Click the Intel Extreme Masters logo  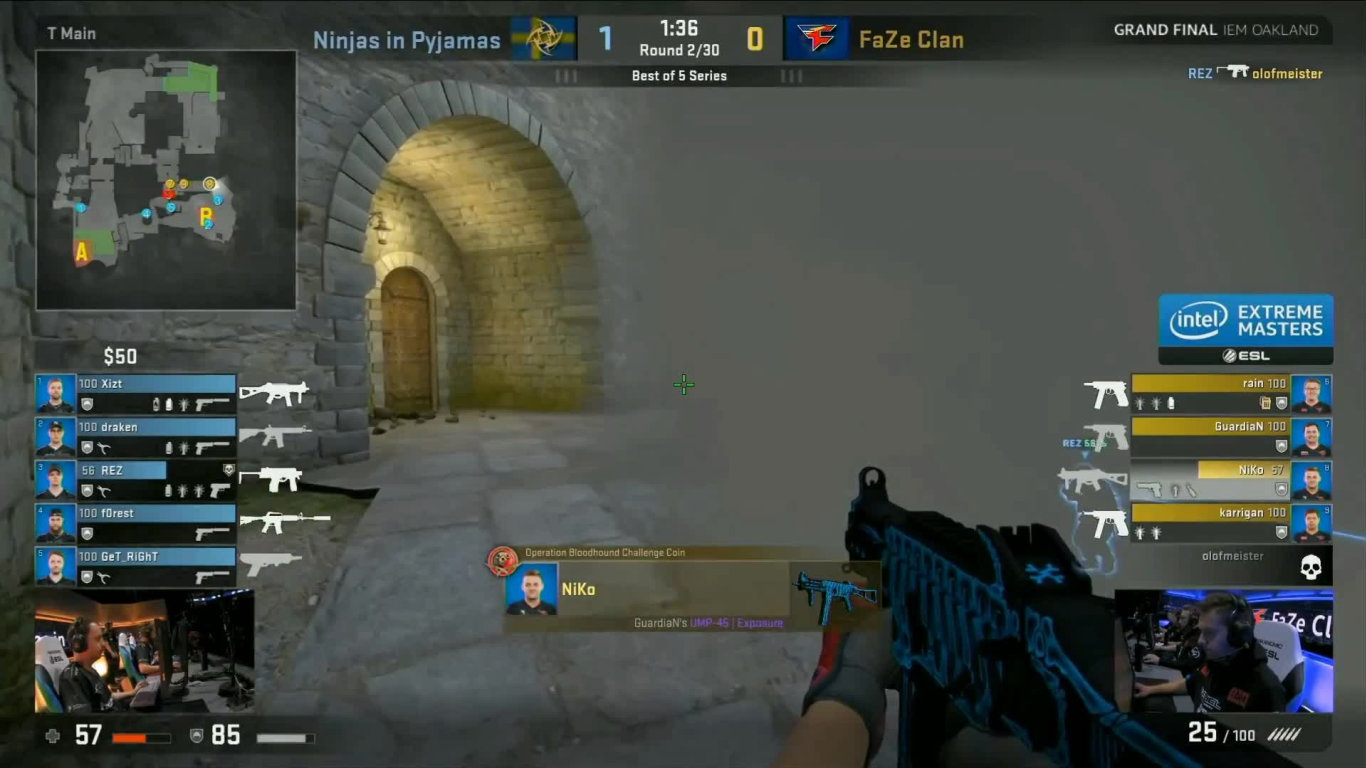click(x=1245, y=319)
